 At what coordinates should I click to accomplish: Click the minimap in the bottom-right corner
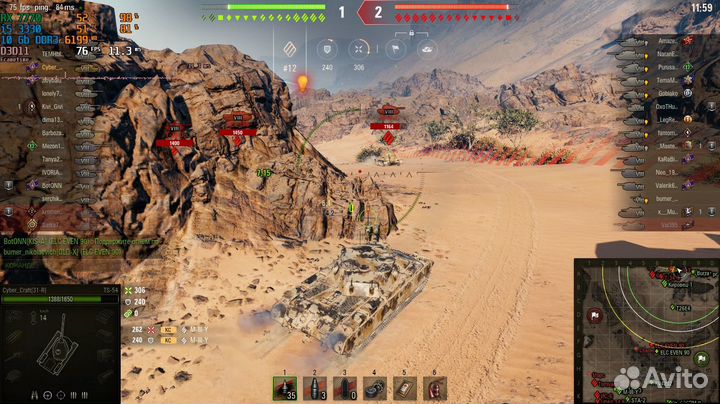click(x=646, y=330)
